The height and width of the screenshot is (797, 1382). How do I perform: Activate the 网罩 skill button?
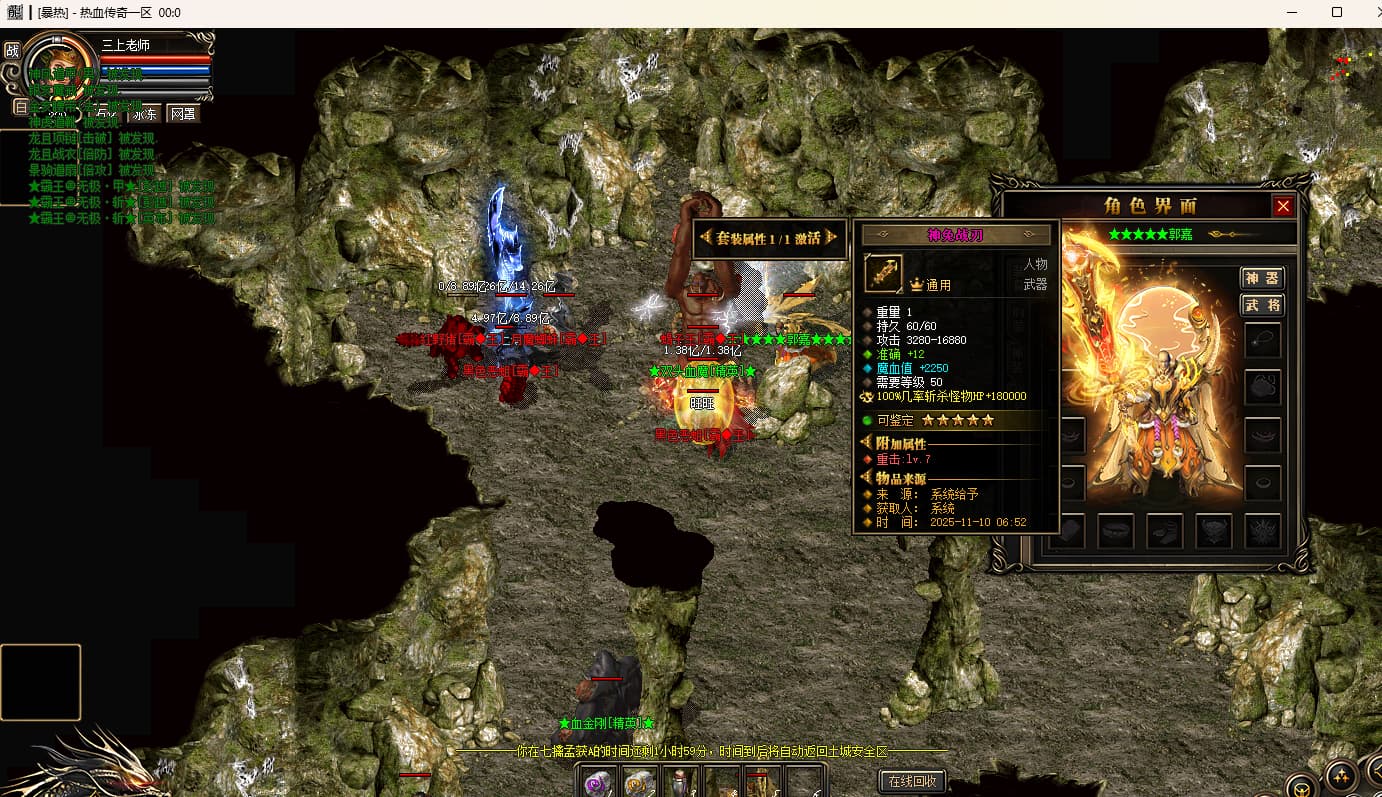(183, 113)
